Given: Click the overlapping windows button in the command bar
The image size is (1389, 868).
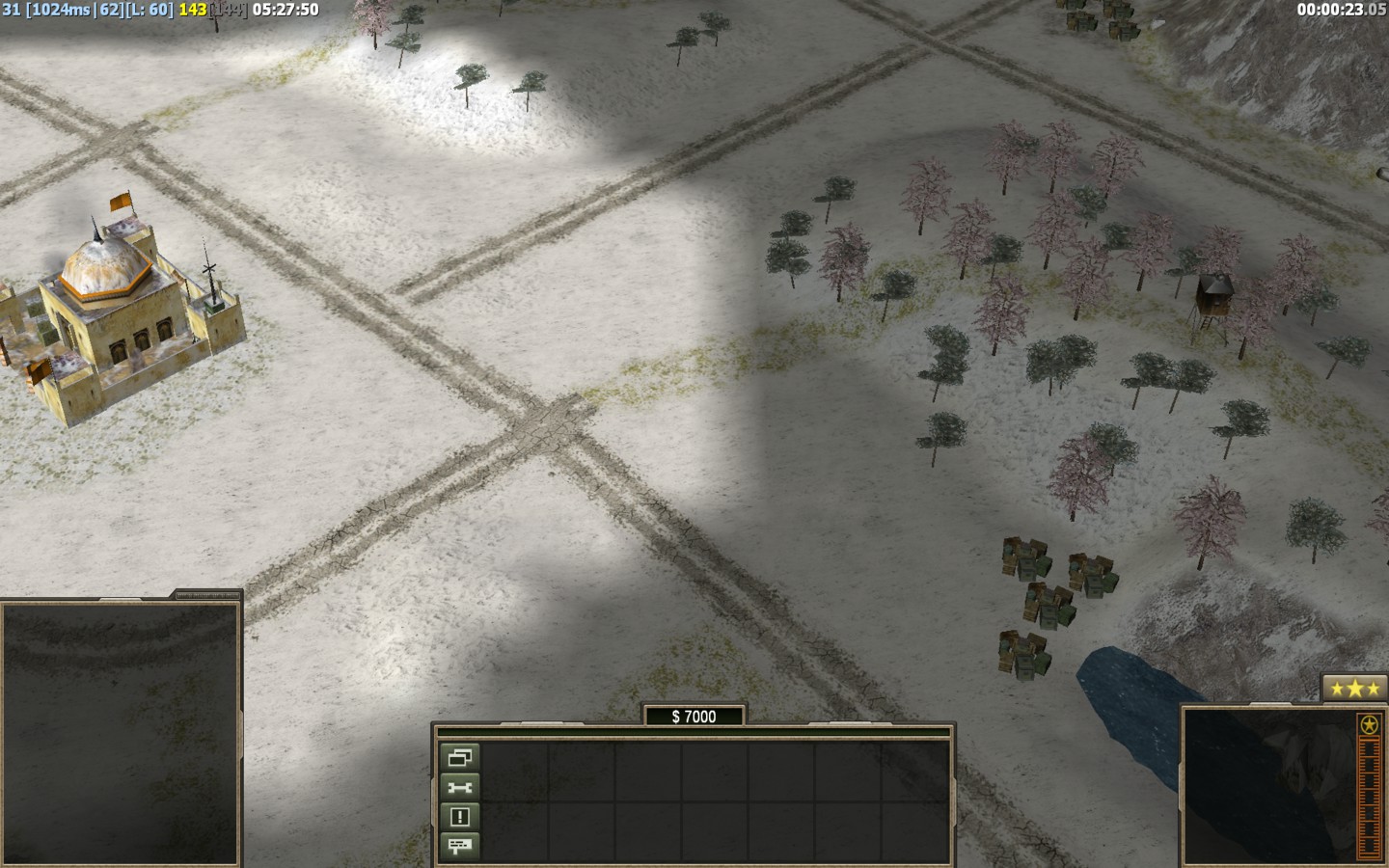Looking at the screenshot, I should point(460,757).
